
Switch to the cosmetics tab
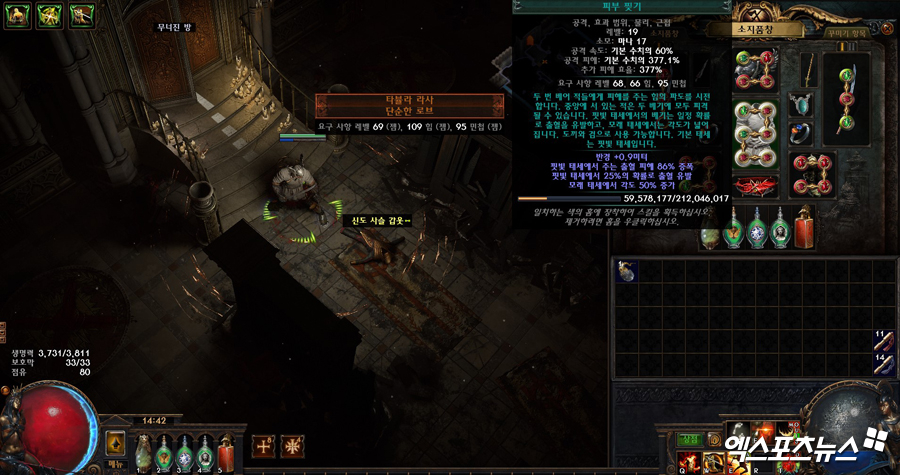pos(842,31)
